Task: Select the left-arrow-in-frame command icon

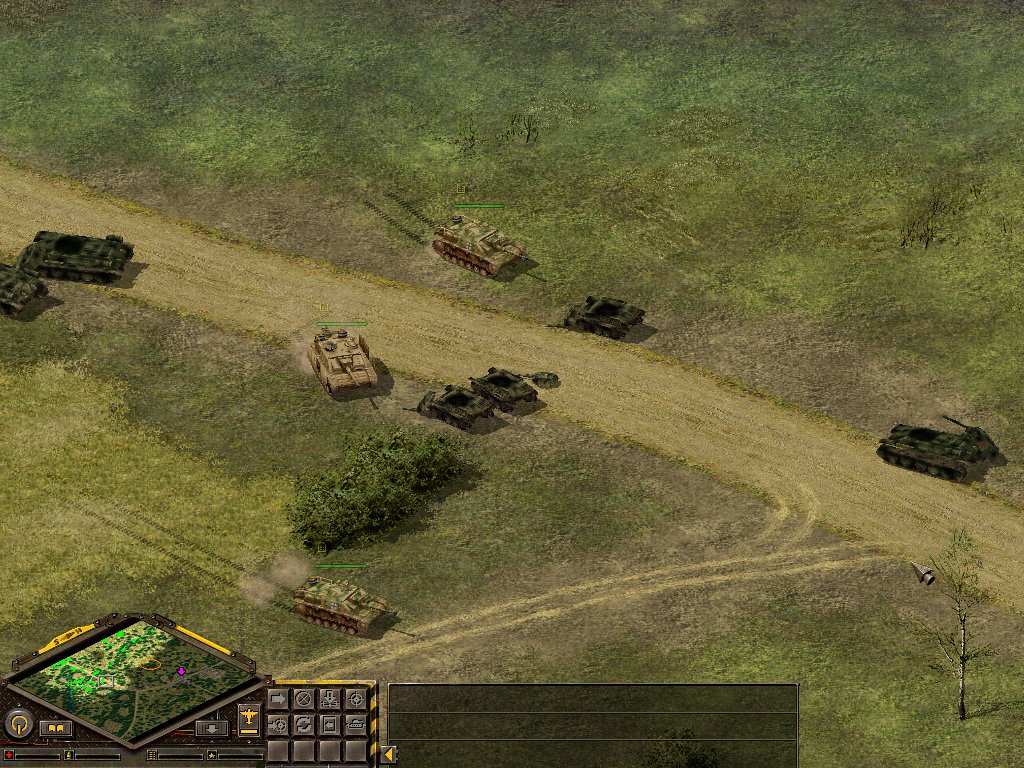Action: [330, 724]
